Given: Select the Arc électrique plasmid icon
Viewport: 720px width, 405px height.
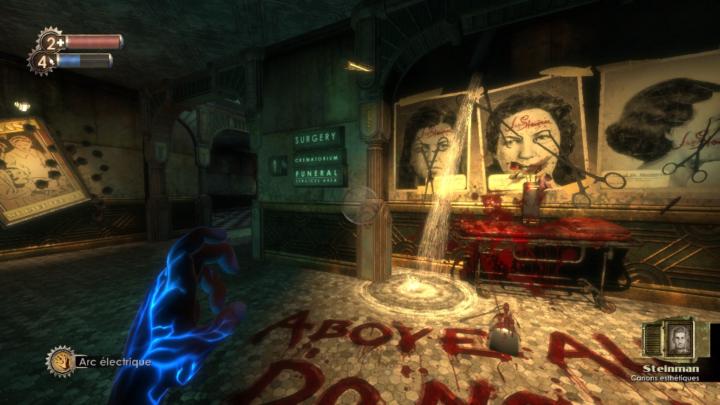Looking at the screenshot, I should 60,360.
